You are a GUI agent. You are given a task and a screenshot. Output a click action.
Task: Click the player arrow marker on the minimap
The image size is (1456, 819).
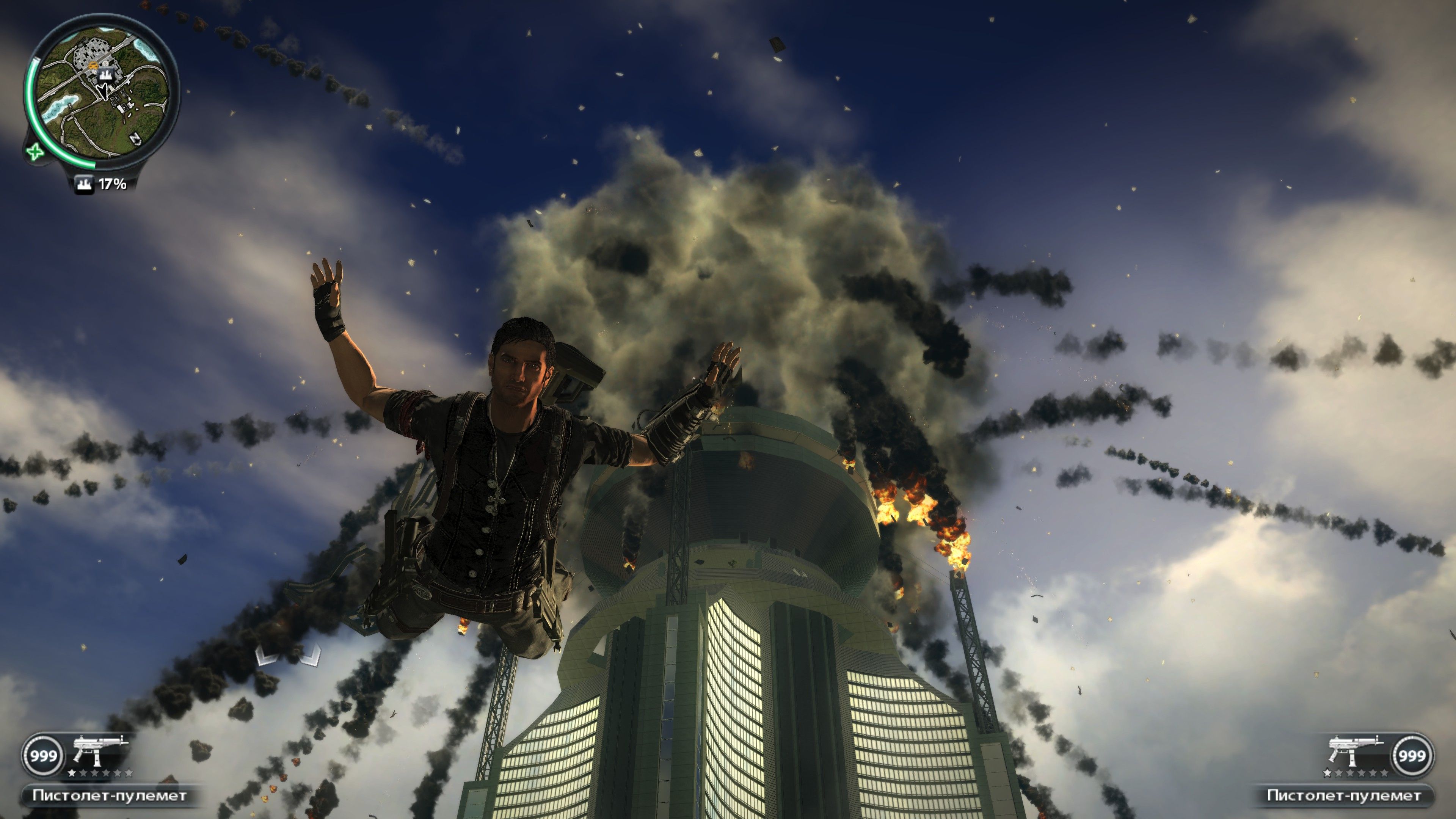point(104,93)
